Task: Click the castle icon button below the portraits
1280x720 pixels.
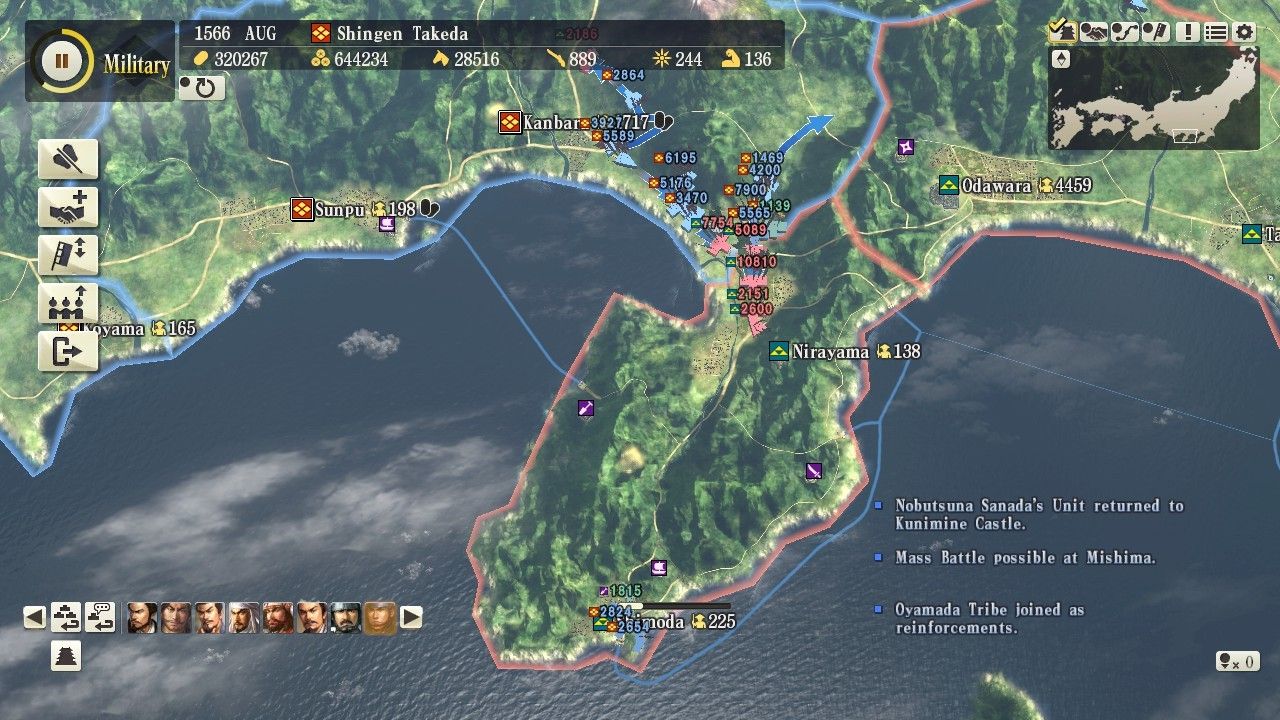Action: (66, 656)
